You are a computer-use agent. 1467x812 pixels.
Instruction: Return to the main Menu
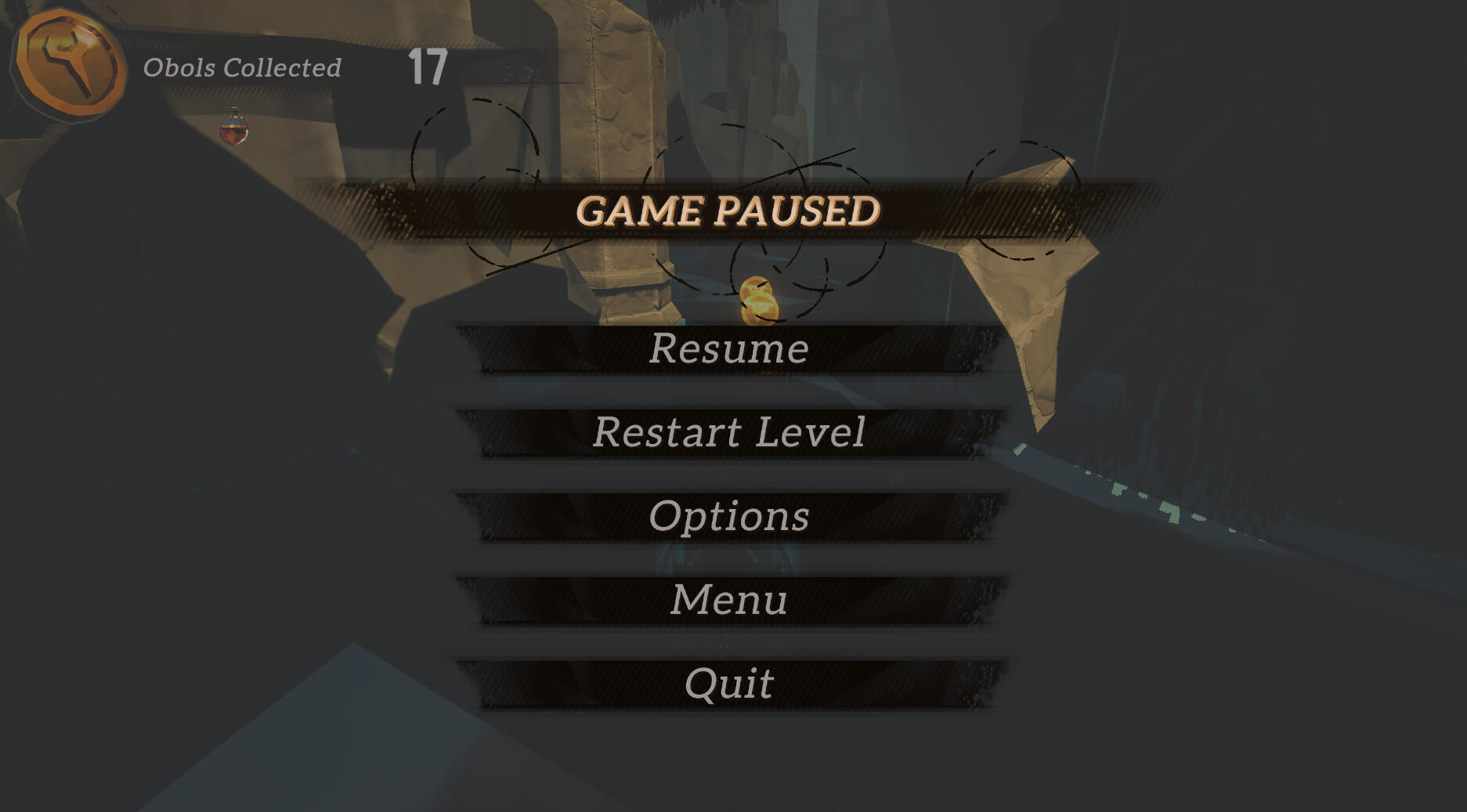click(729, 600)
